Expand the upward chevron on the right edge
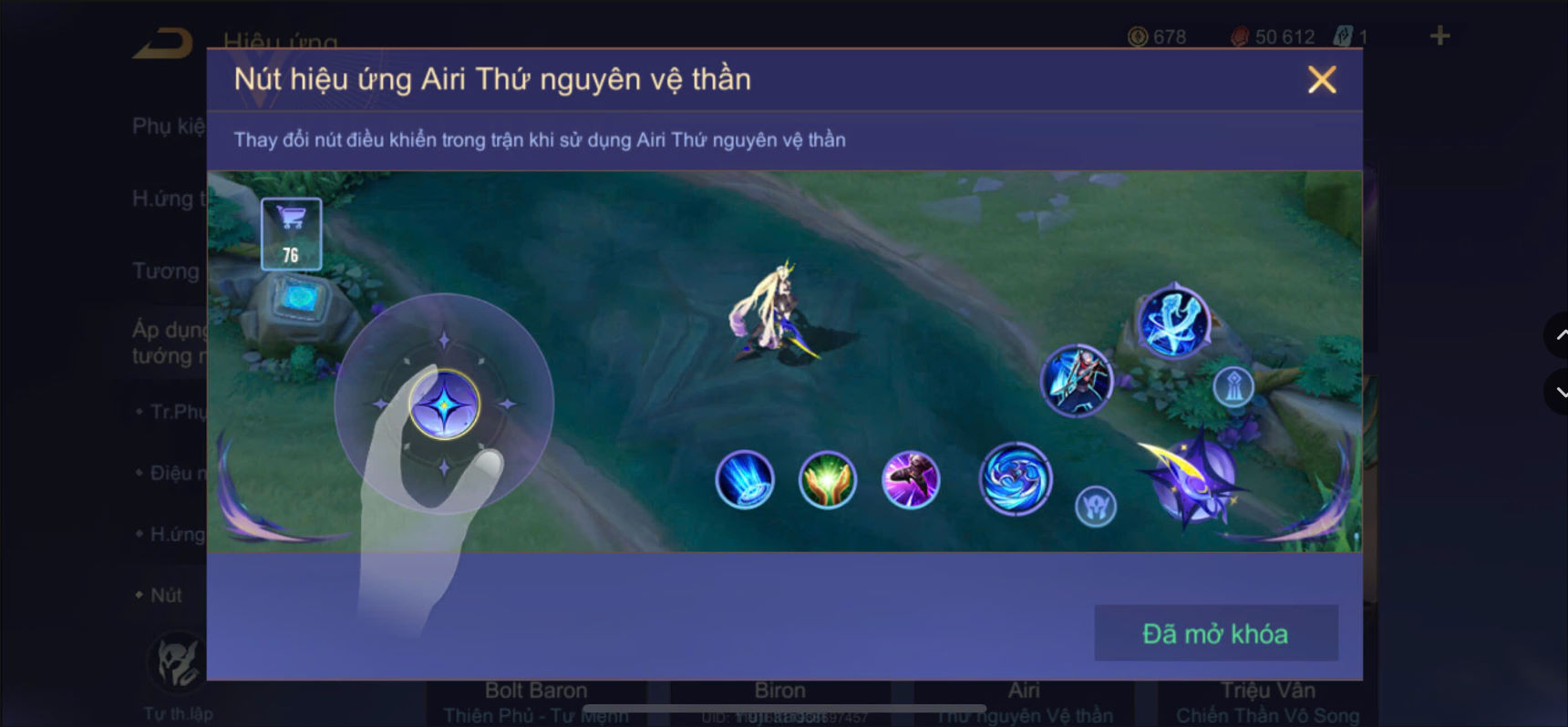1568x727 pixels. 1556,335
